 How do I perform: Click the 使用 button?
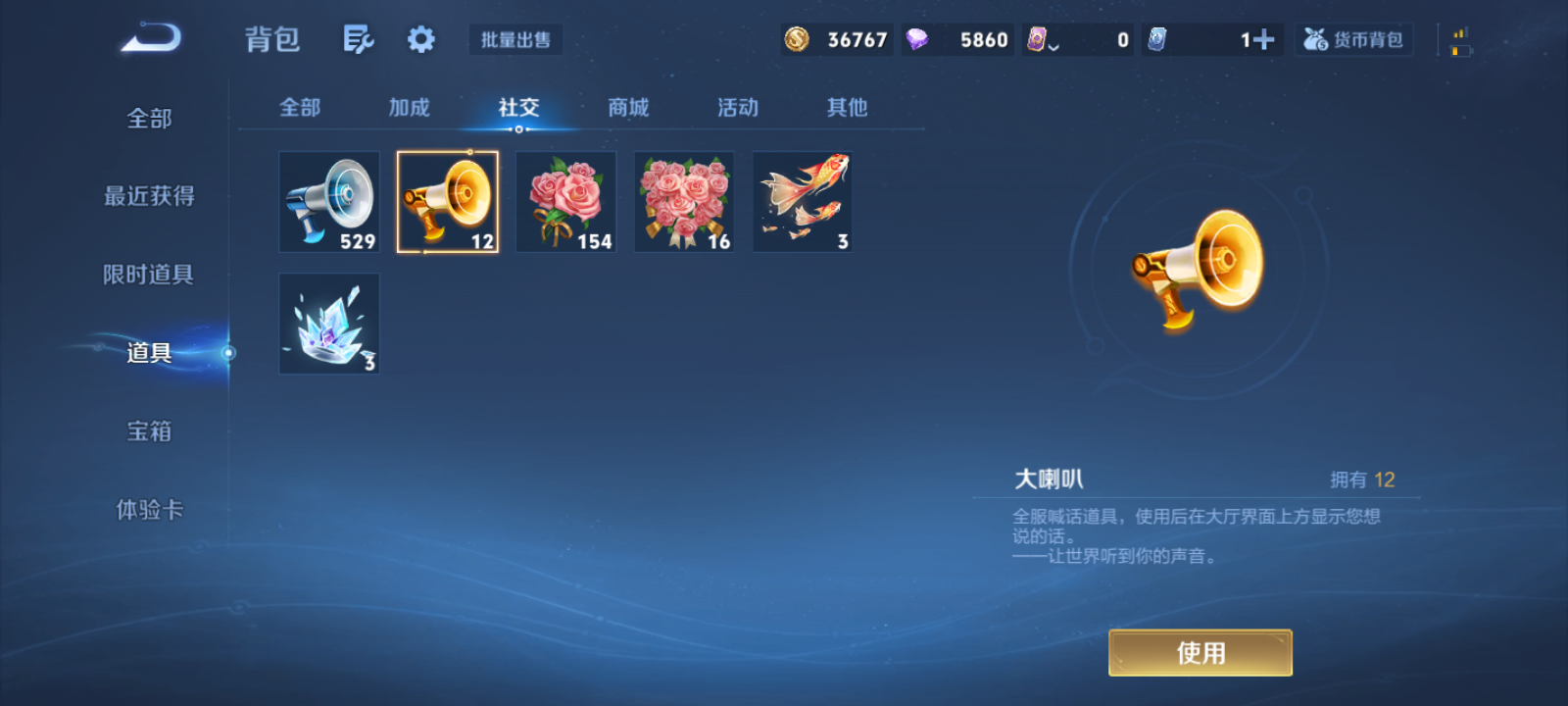coord(1200,651)
